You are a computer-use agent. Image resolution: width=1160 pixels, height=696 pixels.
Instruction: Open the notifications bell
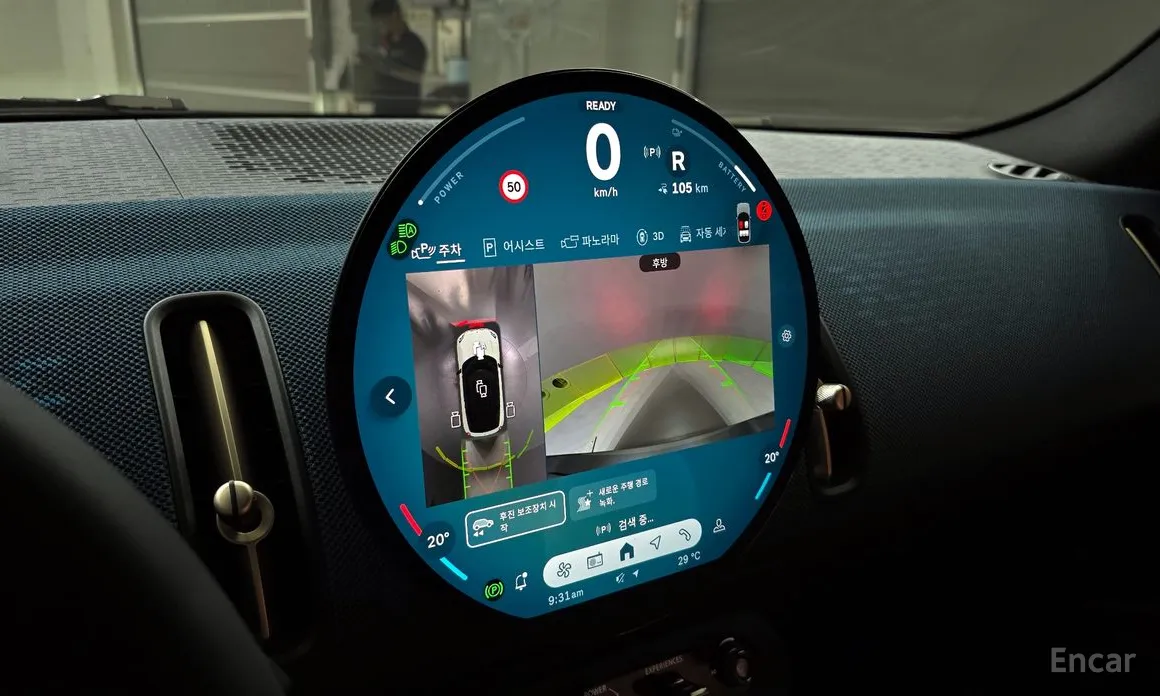tap(521, 583)
